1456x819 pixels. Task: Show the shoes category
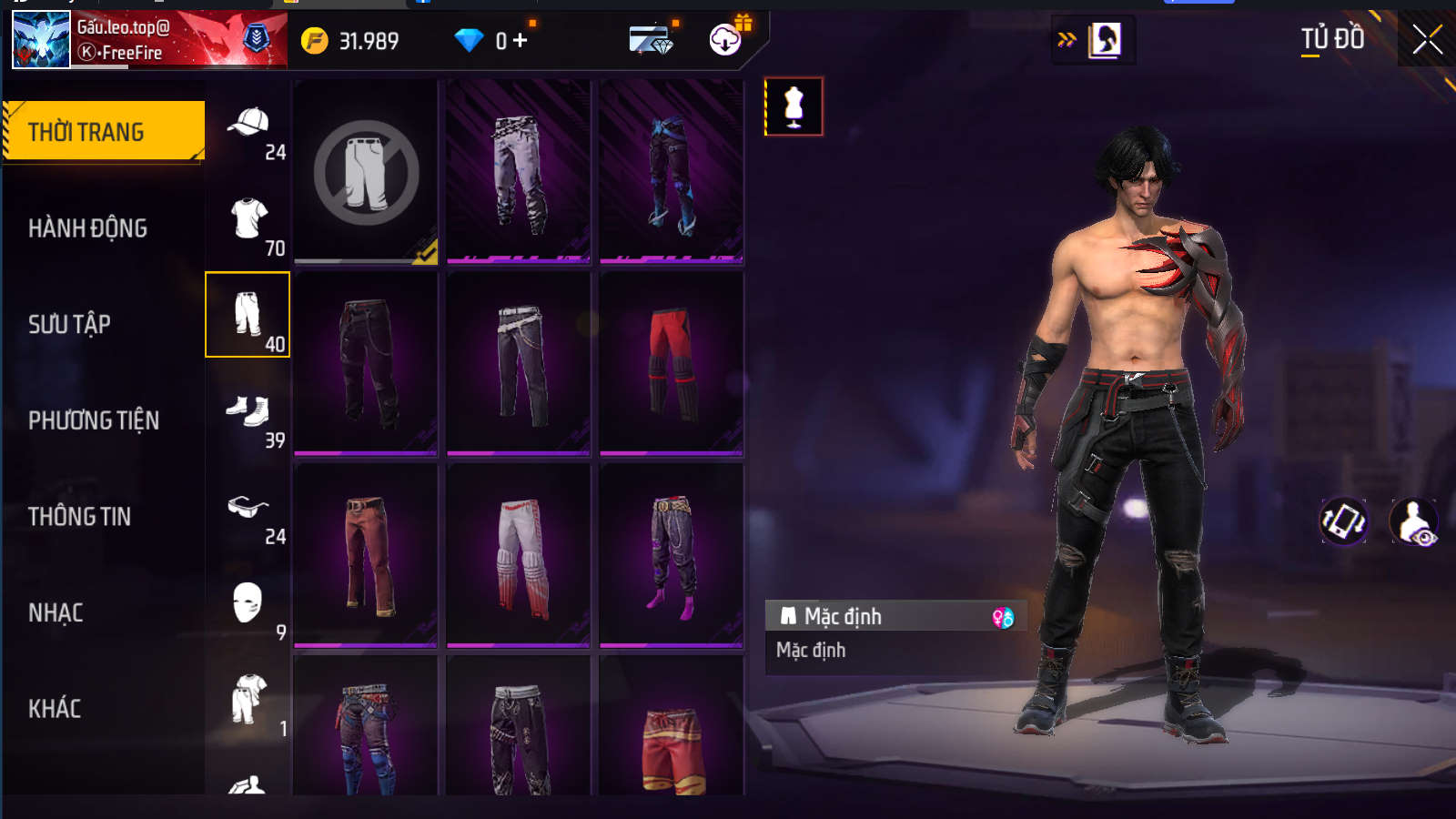coord(248,411)
